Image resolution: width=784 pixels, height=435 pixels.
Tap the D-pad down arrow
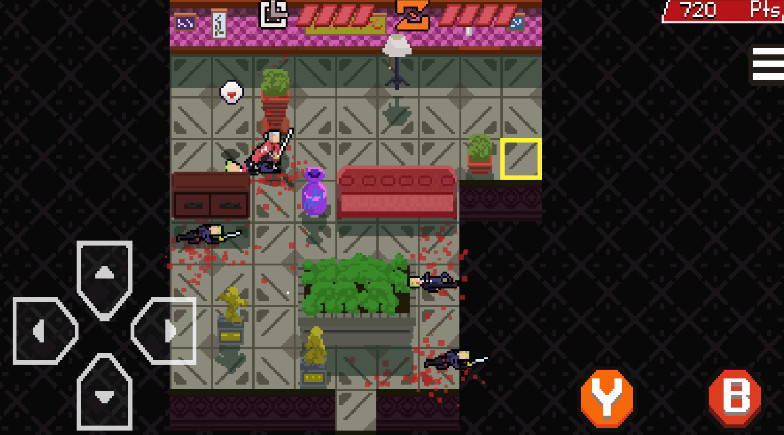tap(104, 388)
